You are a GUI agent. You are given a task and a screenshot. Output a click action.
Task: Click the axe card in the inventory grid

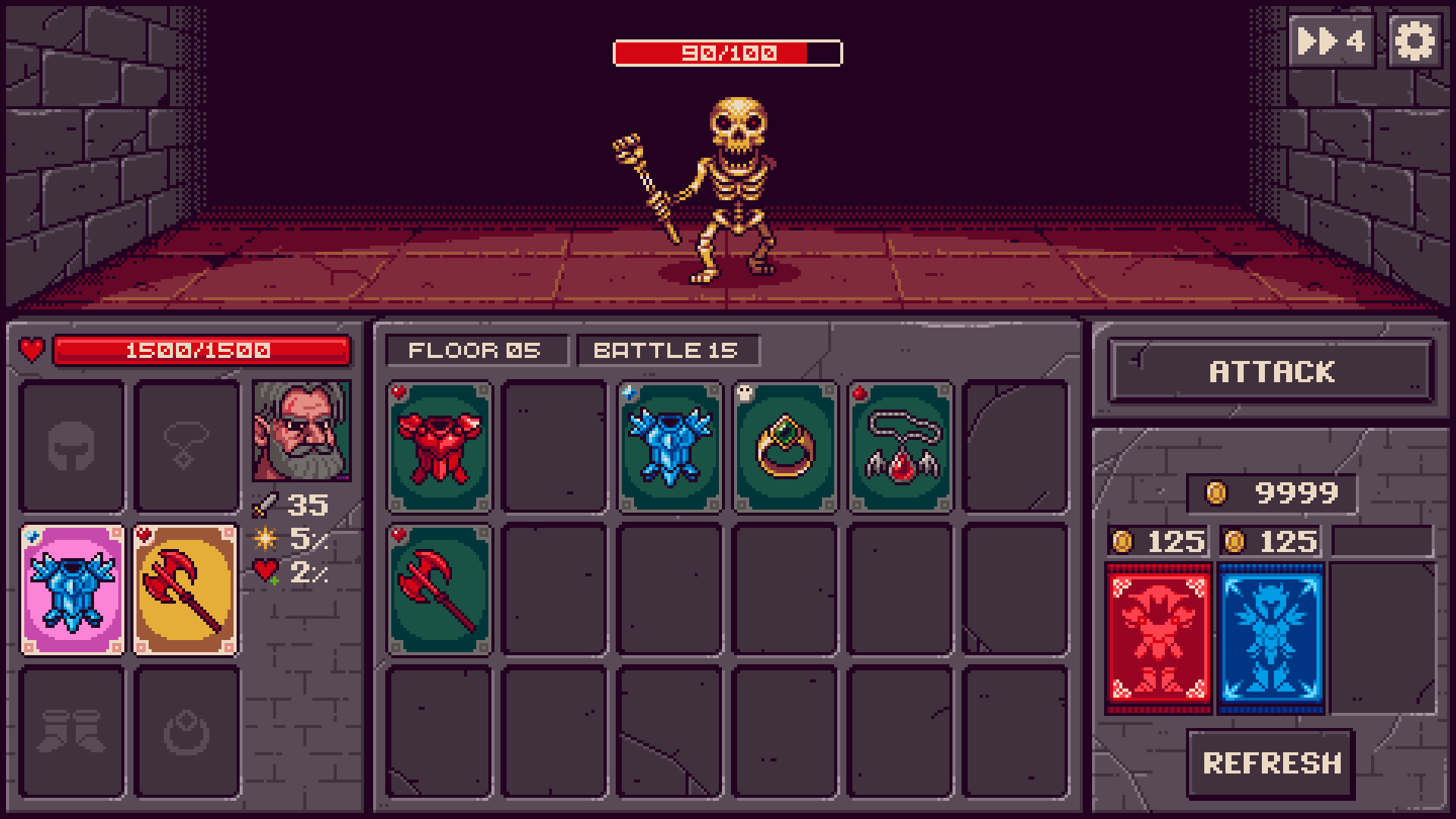pyautogui.click(x=438, y=591)
